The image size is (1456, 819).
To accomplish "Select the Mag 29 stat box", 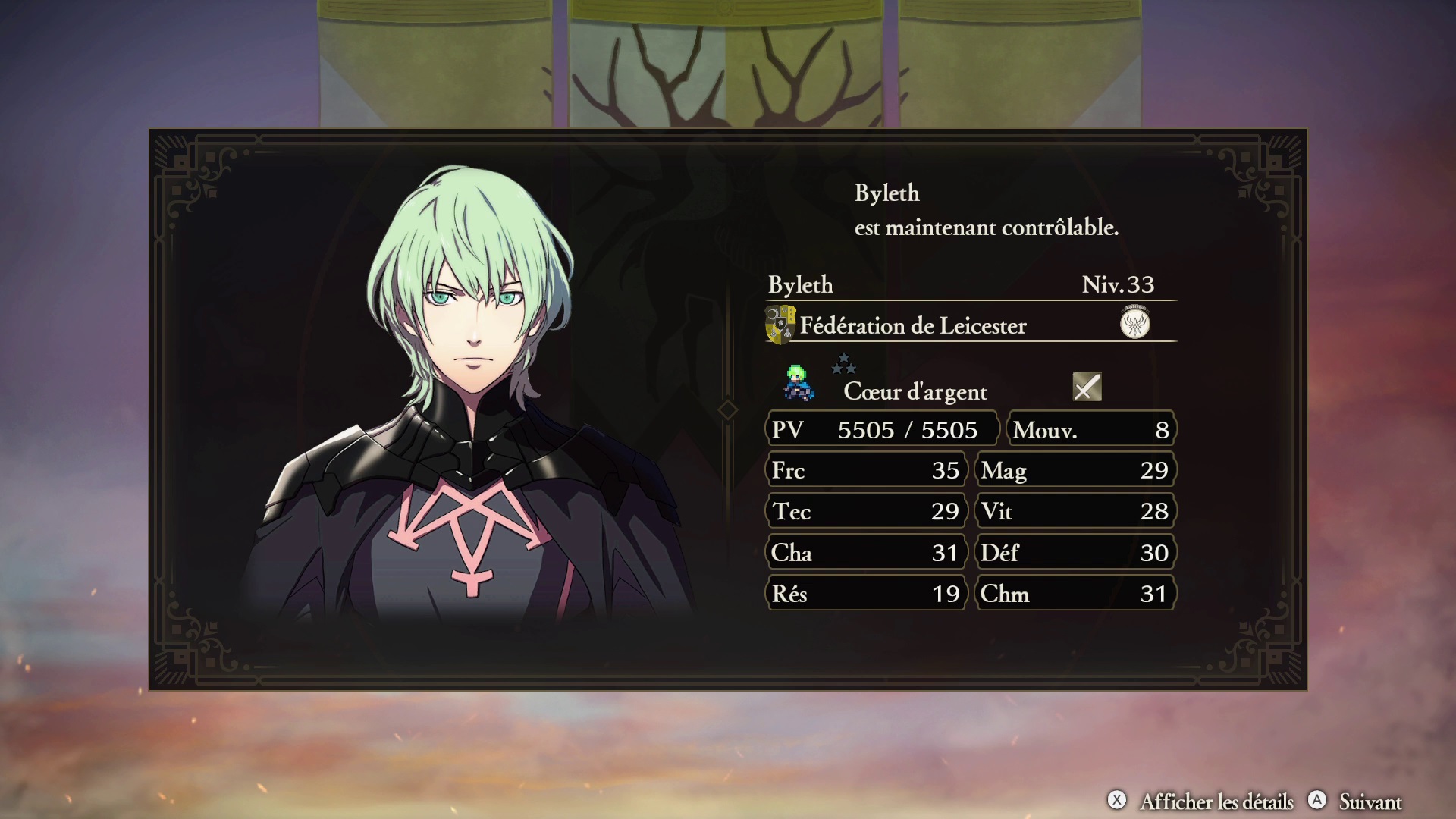I will pos(1075,470).
